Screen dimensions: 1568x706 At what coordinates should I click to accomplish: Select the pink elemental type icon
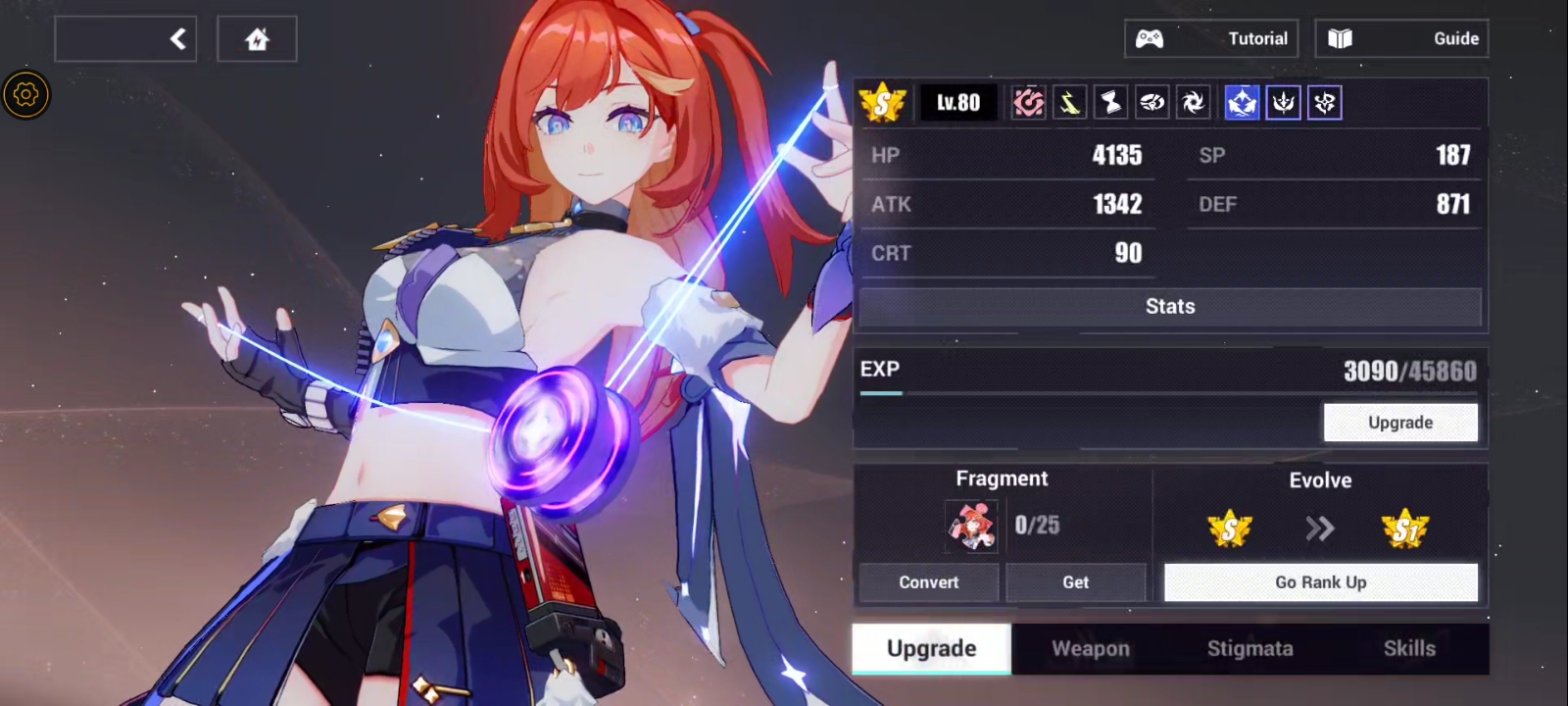1027,102
